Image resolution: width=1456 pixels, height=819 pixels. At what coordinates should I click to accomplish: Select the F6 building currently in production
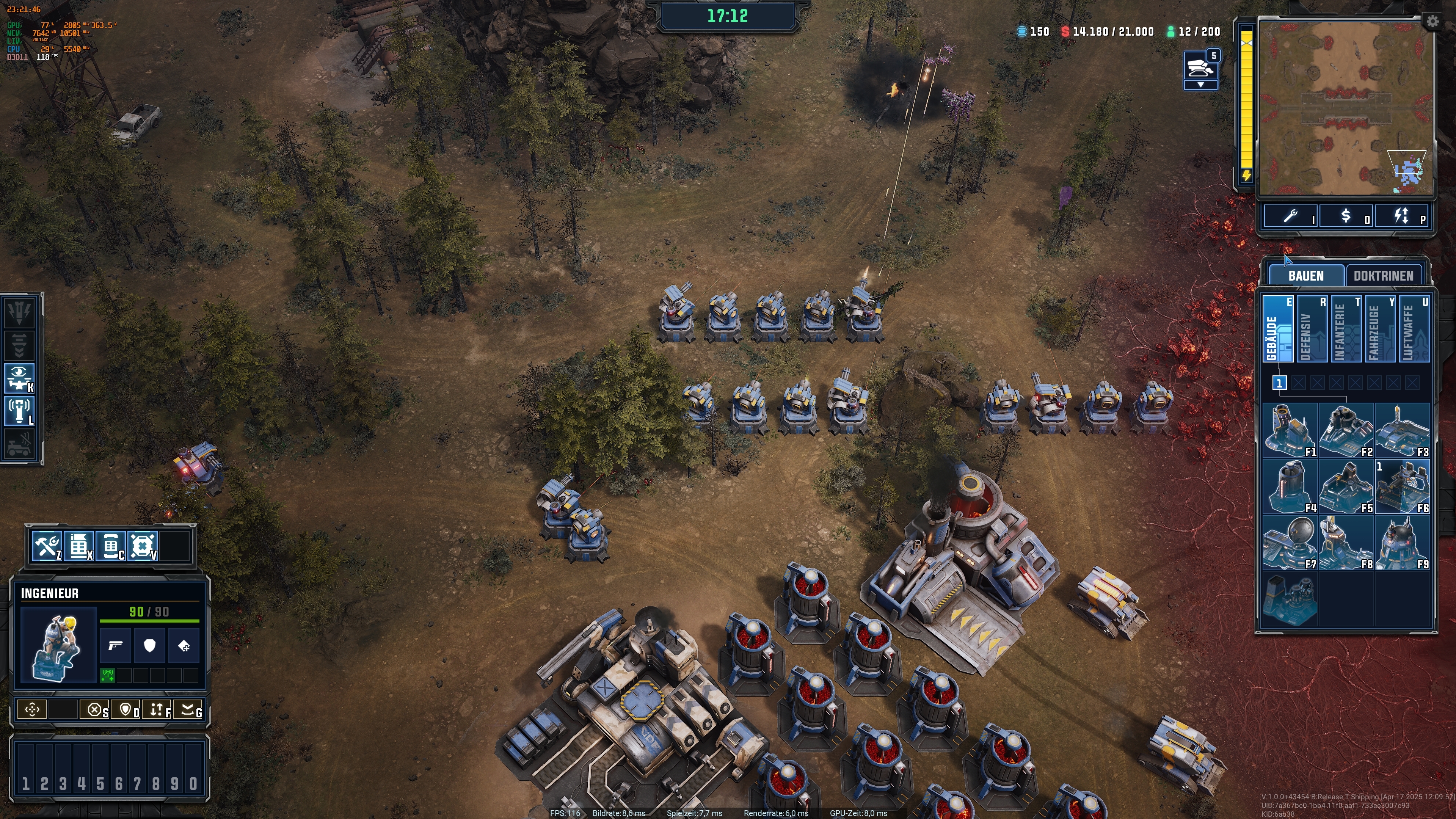[x=1402, y=486]
